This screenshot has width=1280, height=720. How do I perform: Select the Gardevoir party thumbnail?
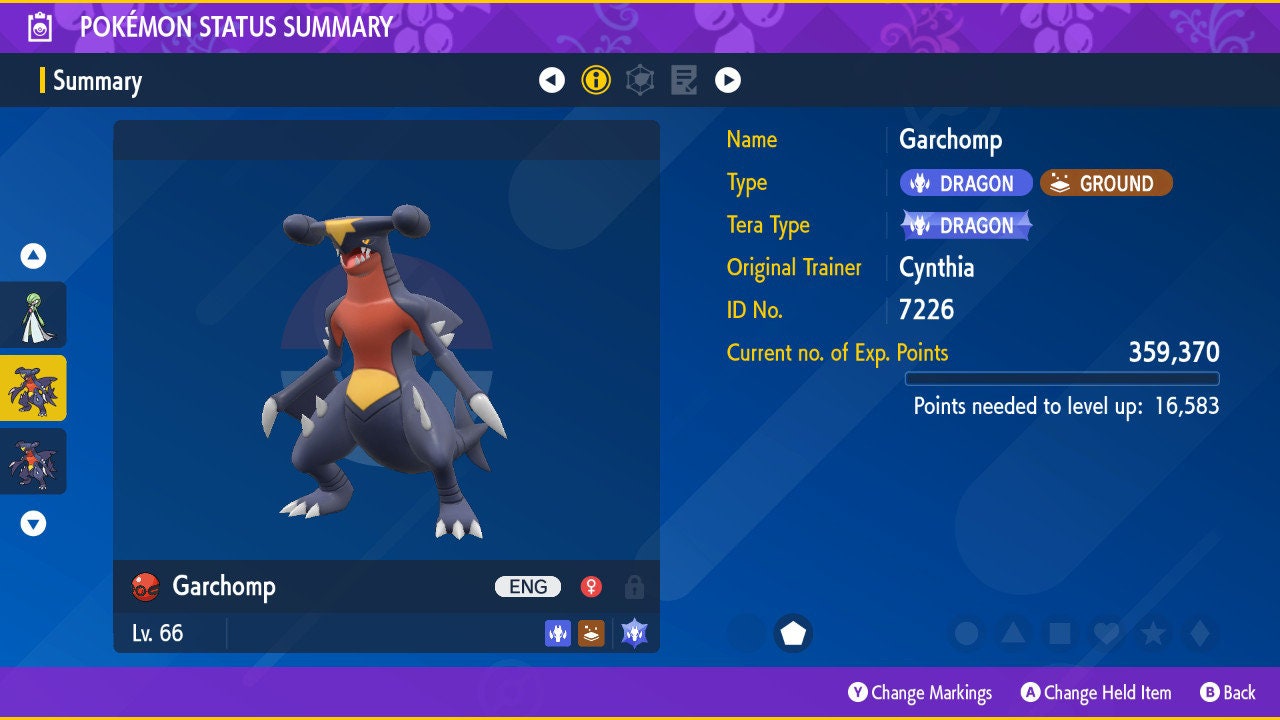pyautogui.click(x=33, y=315)
